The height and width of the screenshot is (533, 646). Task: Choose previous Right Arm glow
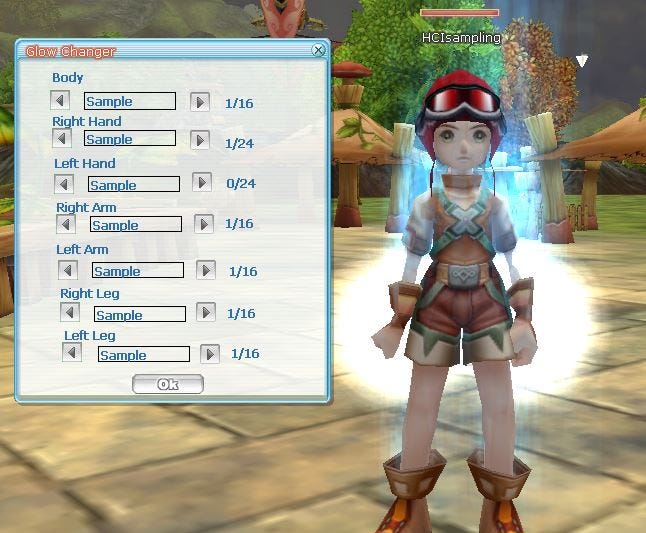[66, 224]
